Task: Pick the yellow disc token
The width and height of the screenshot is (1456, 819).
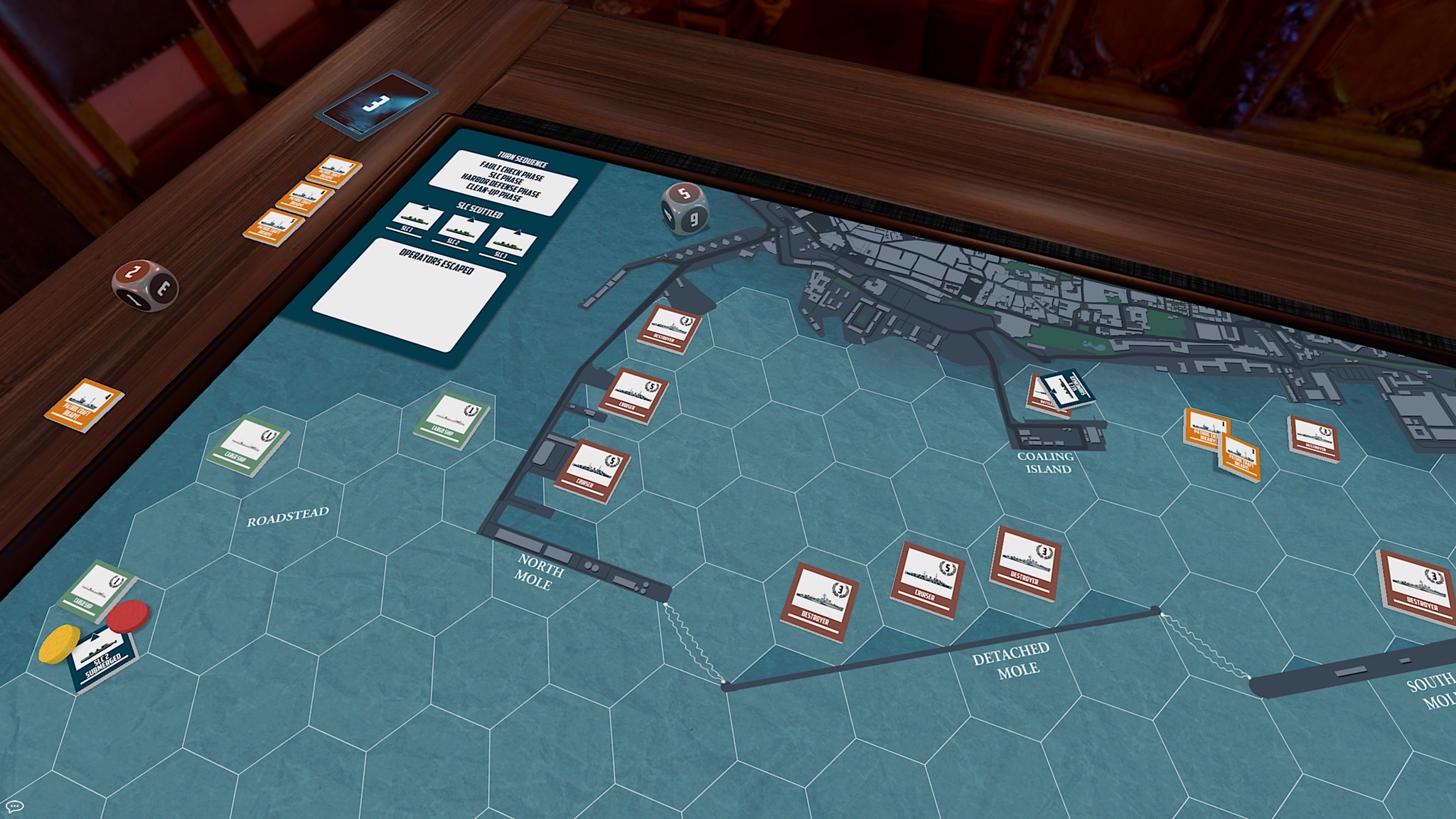Action: click(x=59, y=642)
